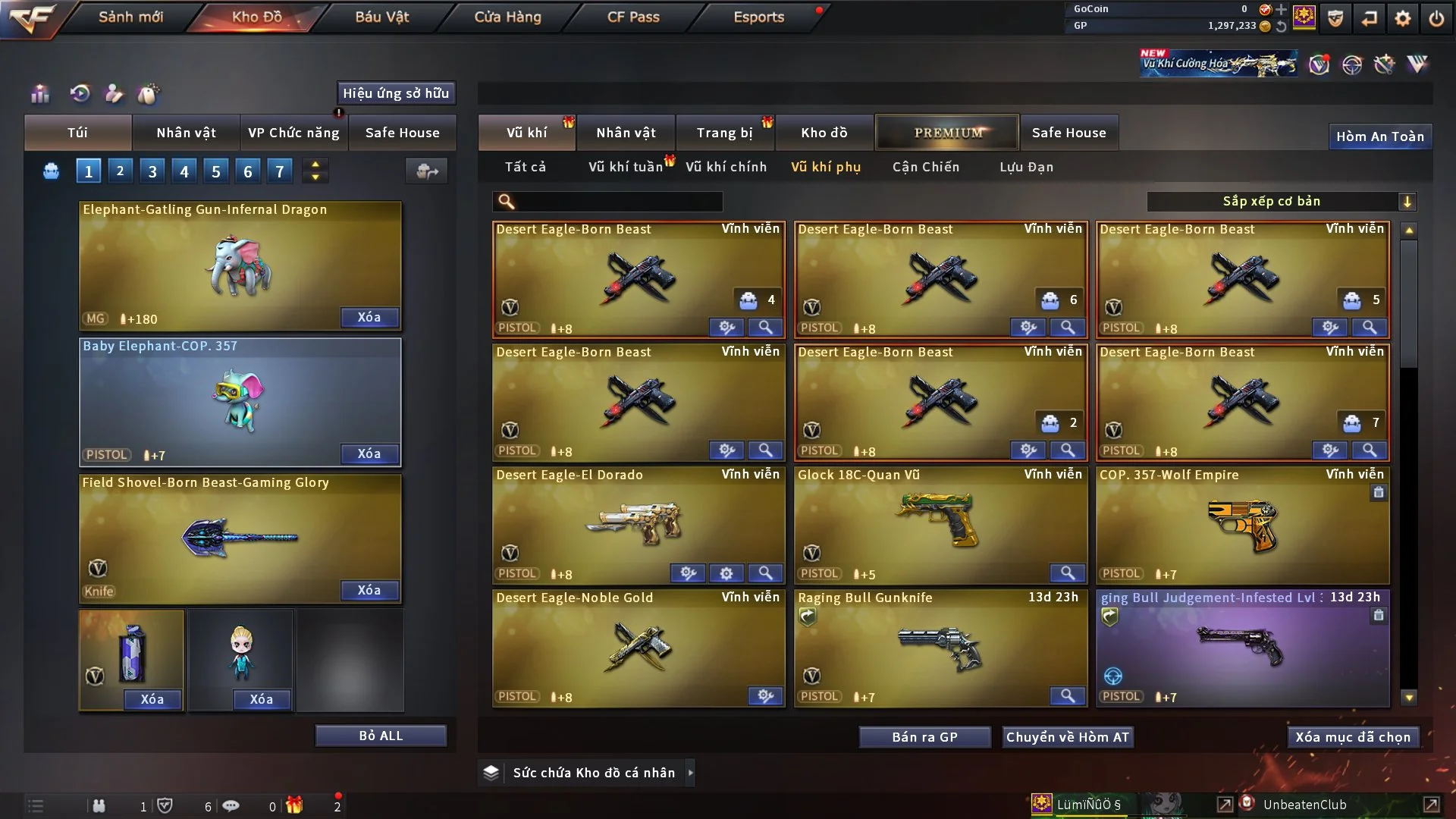
Task: Show the Cận Chiến weapon filter
Action: pyautogui.click(x=925, y=167)
